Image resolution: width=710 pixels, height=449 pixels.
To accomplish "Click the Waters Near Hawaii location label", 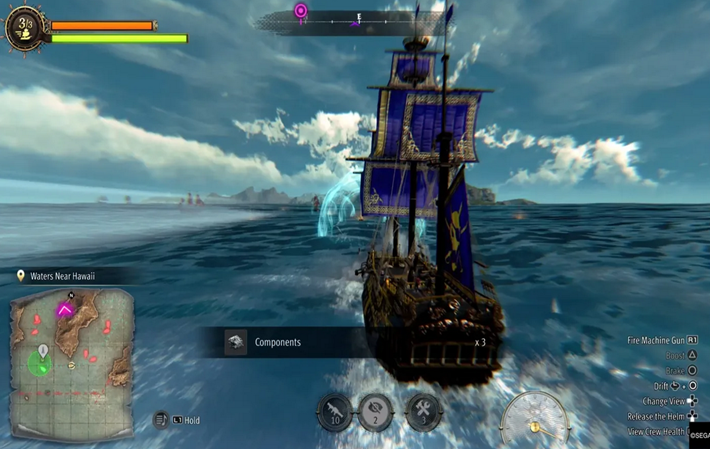I will (62, 276).
